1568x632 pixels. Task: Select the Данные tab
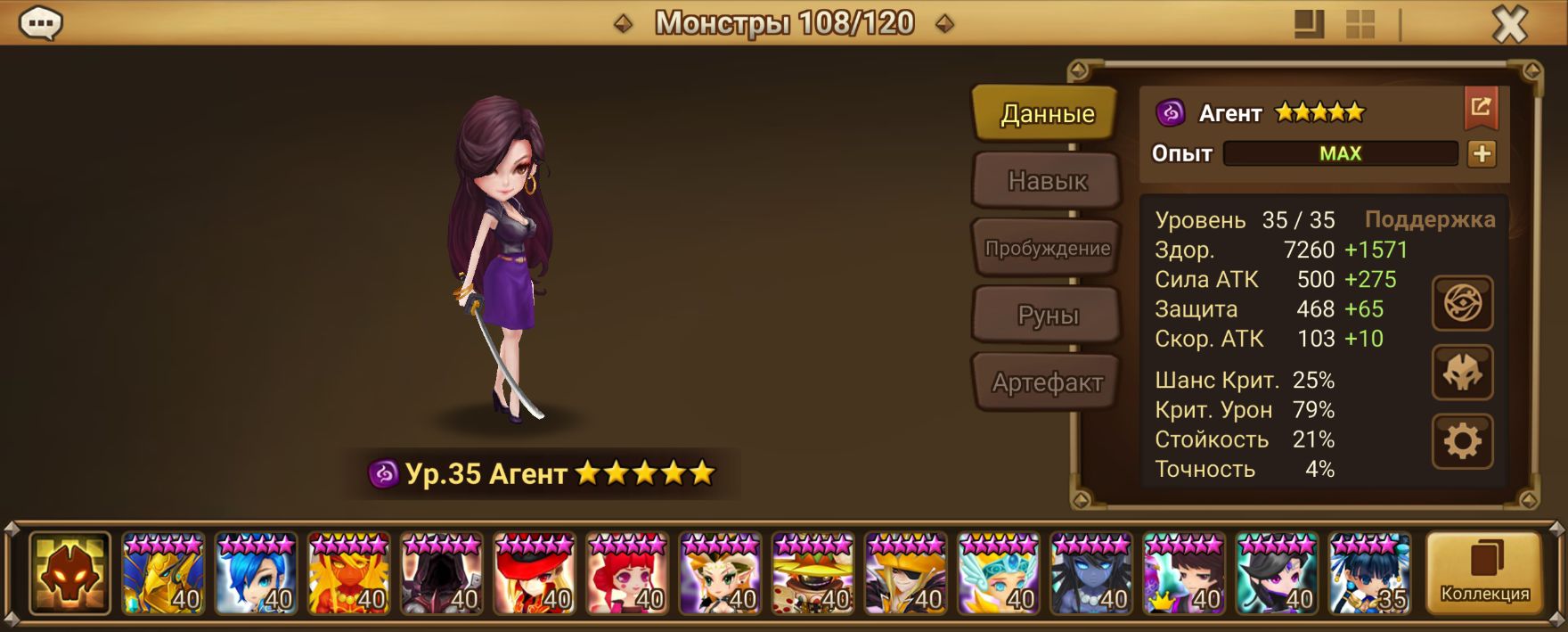point(1046,113)
